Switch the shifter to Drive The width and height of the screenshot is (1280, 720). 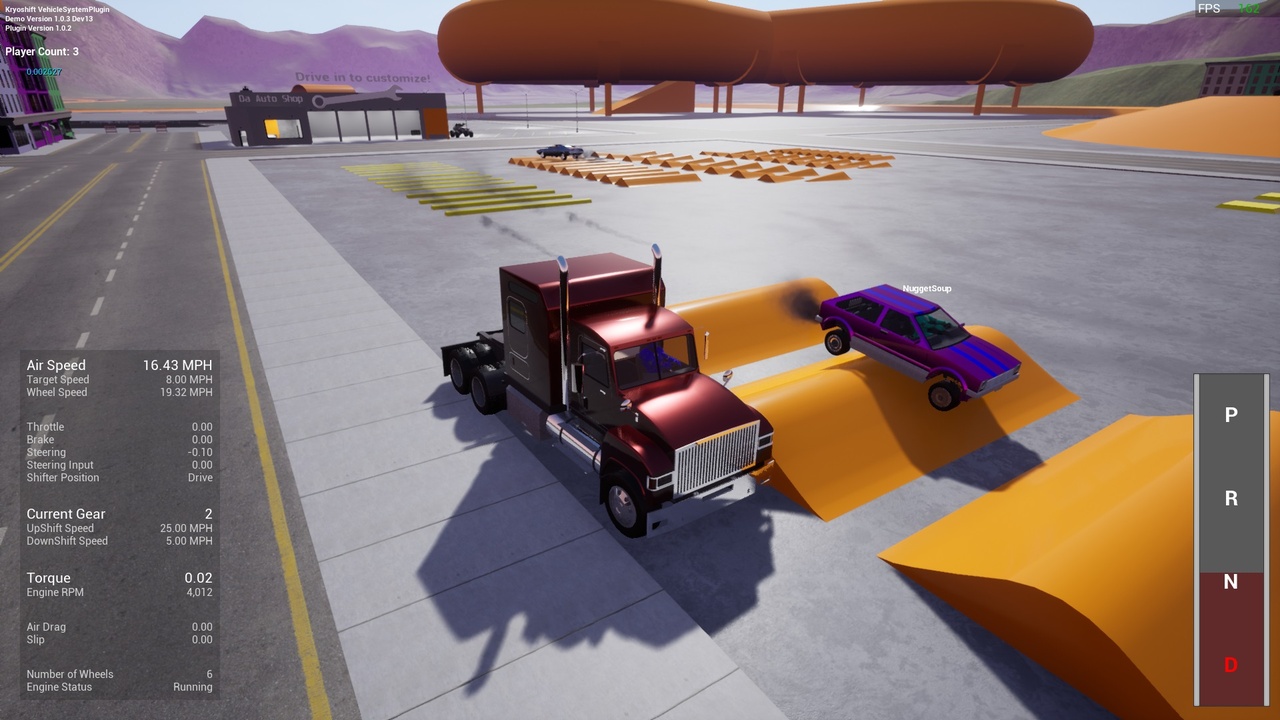1230,665
